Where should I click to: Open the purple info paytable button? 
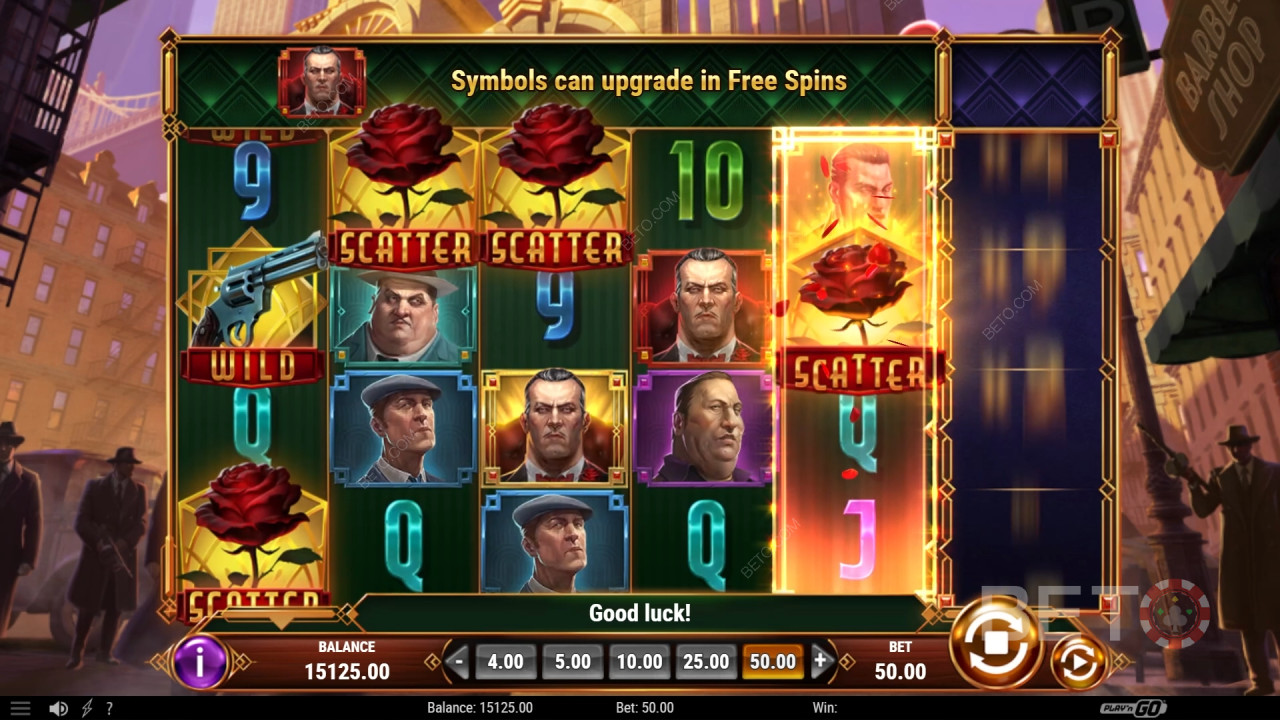[x=200, y=661]
